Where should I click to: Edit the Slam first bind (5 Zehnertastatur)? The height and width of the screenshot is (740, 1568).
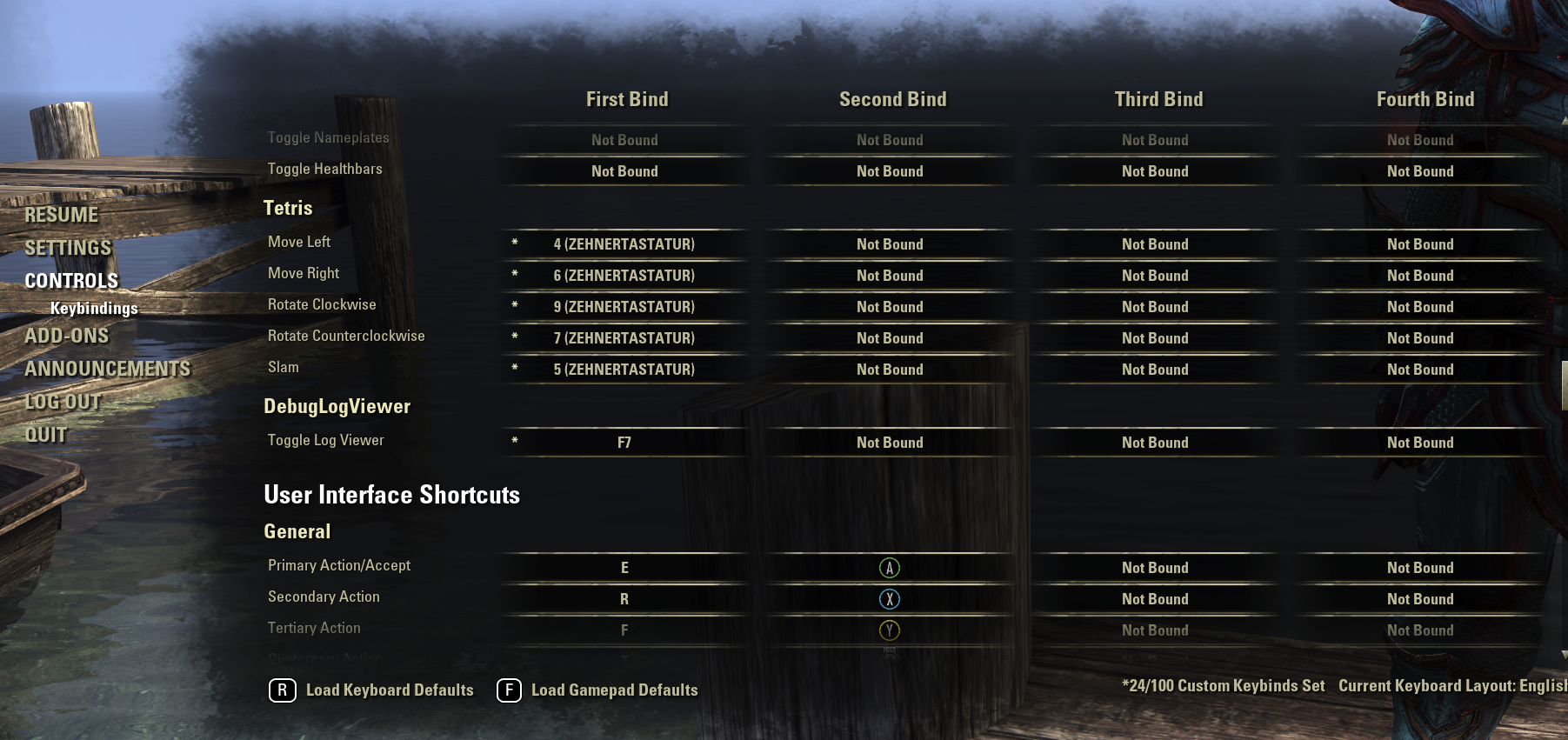624,370
